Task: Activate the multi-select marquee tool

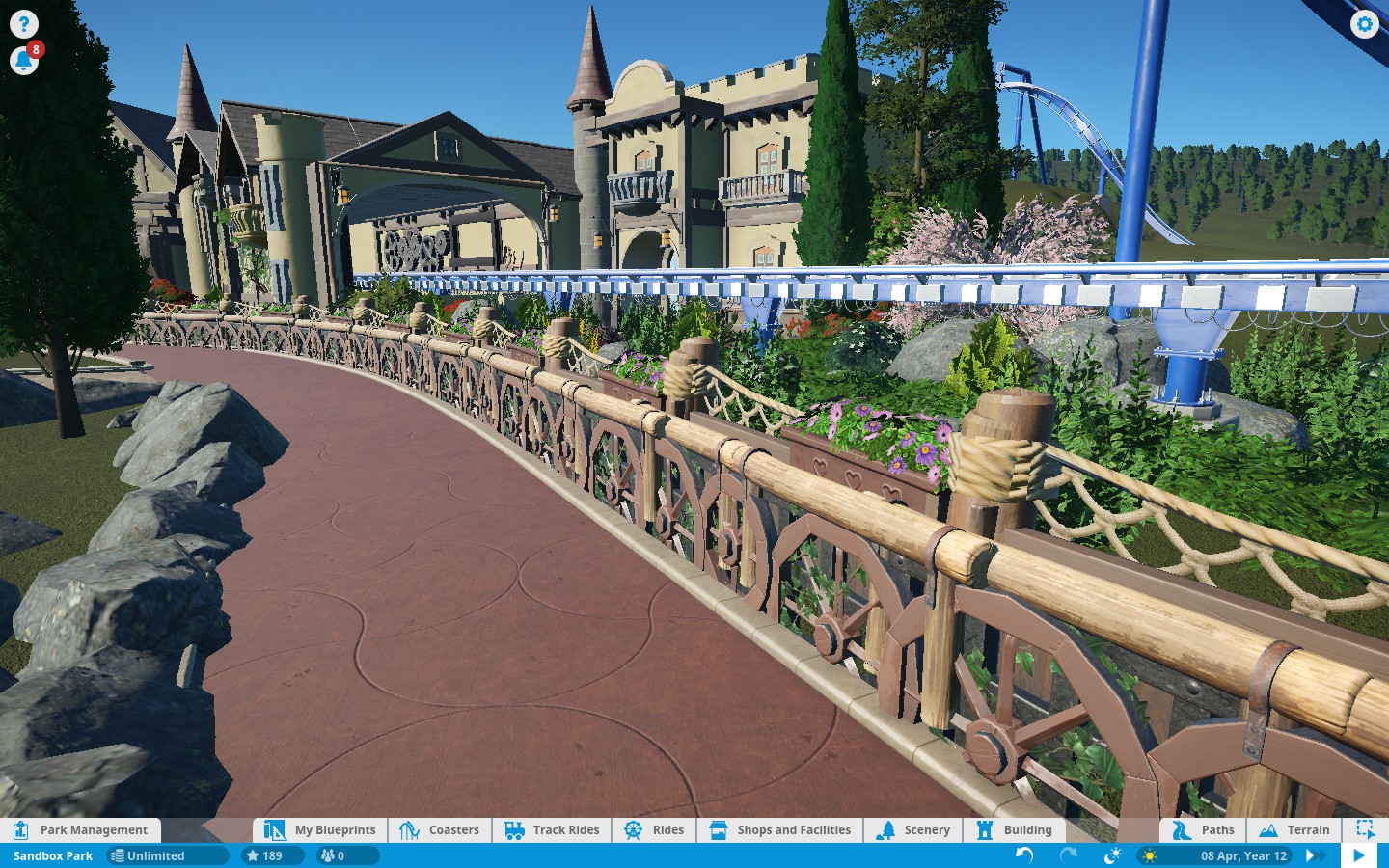Action: [x=1365, y=829]
